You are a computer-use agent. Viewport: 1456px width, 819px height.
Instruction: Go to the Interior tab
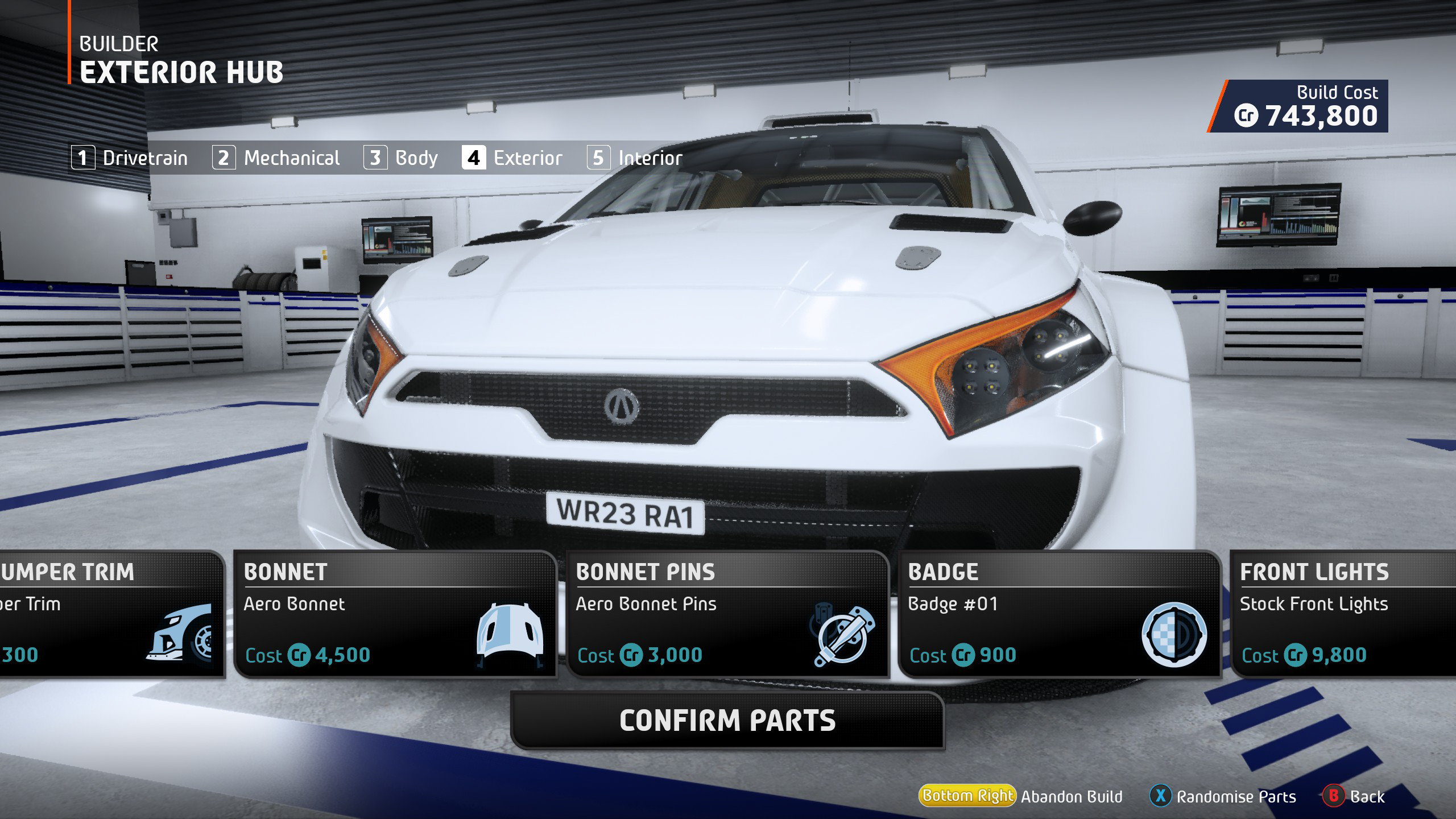coord(635,158)
